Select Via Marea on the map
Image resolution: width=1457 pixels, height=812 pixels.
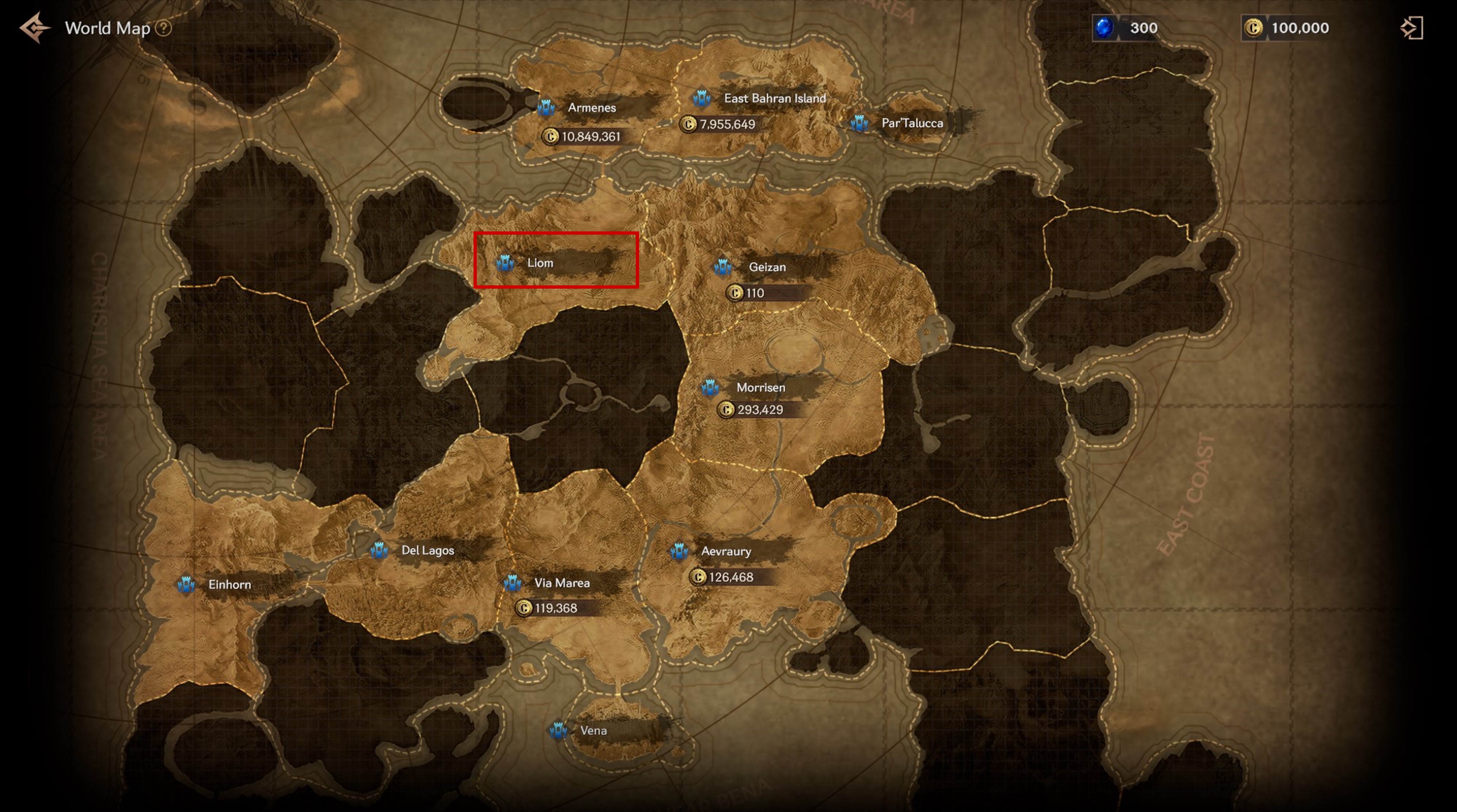pos(513,582)
